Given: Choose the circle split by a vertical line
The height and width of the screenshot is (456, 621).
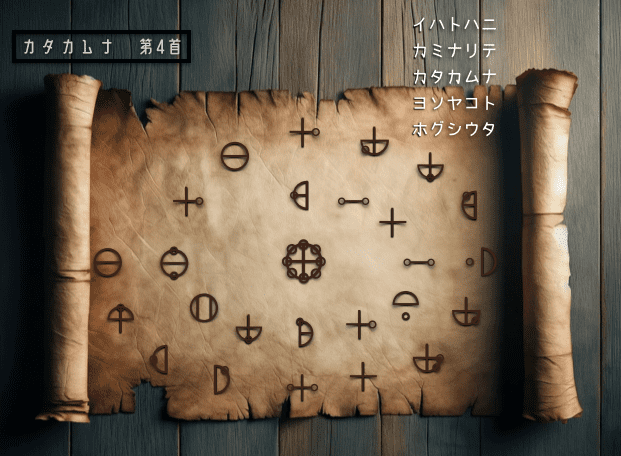Looking at the screenshot, I should (204, 307).
